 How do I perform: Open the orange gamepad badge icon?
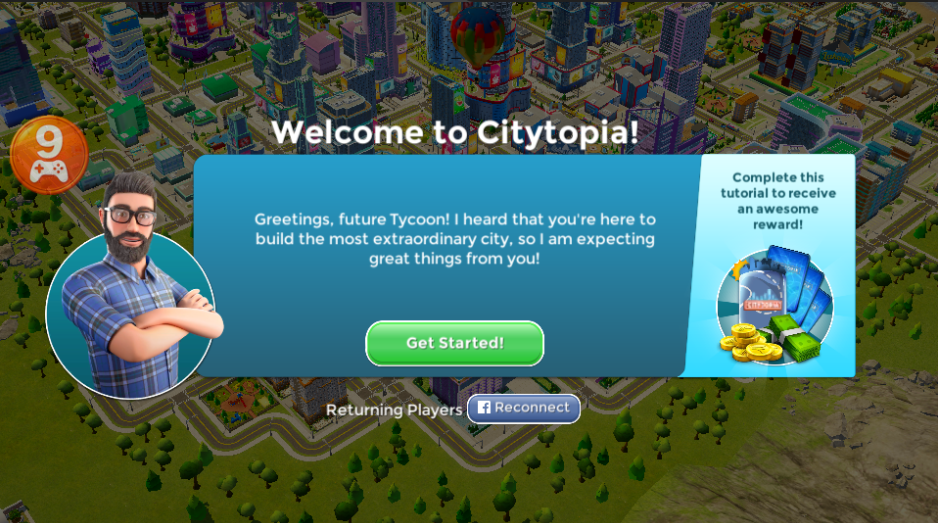click(x=49, y=157)
